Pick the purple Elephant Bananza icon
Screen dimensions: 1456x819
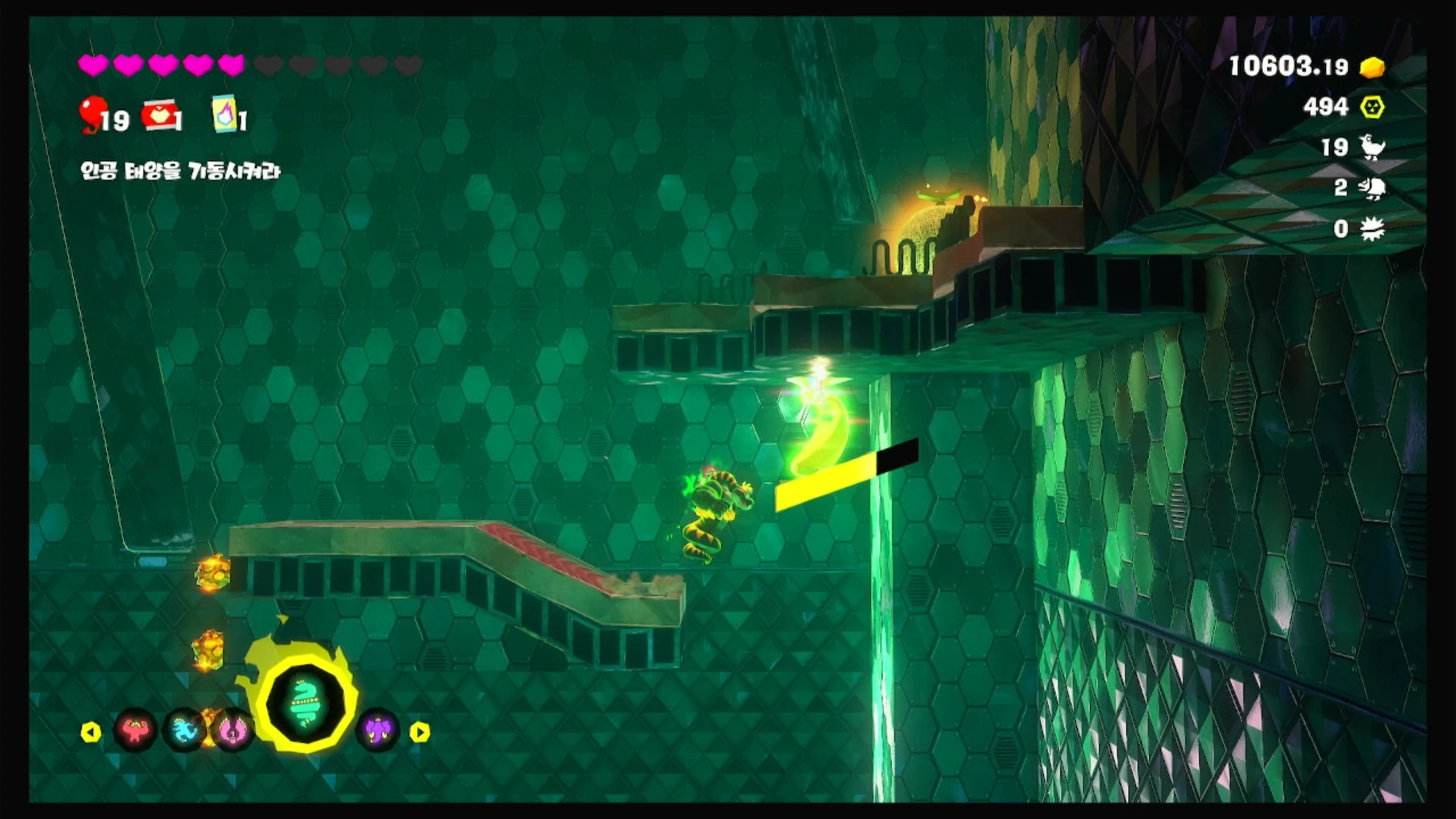pos(378,731)
